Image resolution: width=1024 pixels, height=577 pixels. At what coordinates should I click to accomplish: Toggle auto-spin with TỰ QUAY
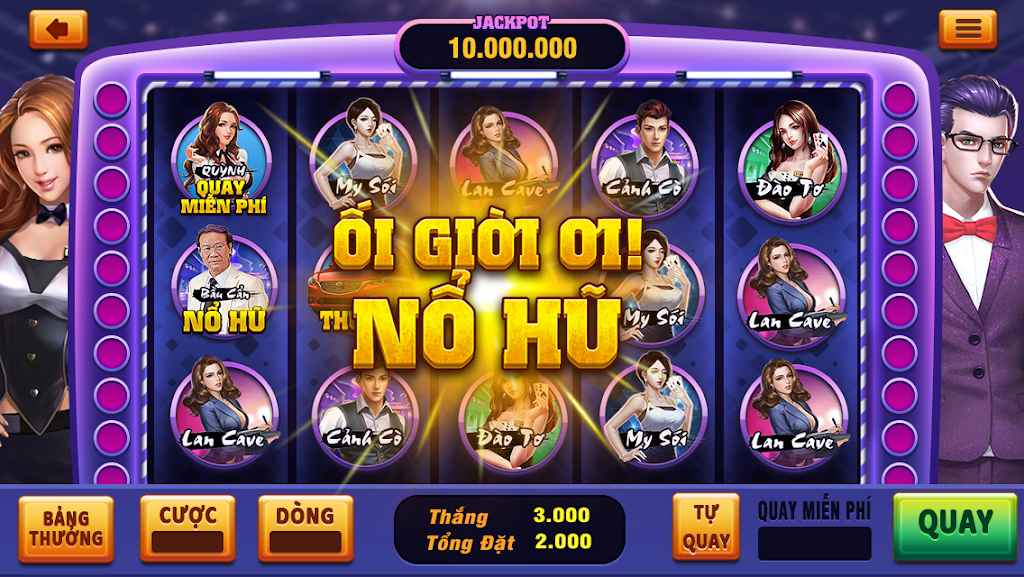tap(706, 527)
